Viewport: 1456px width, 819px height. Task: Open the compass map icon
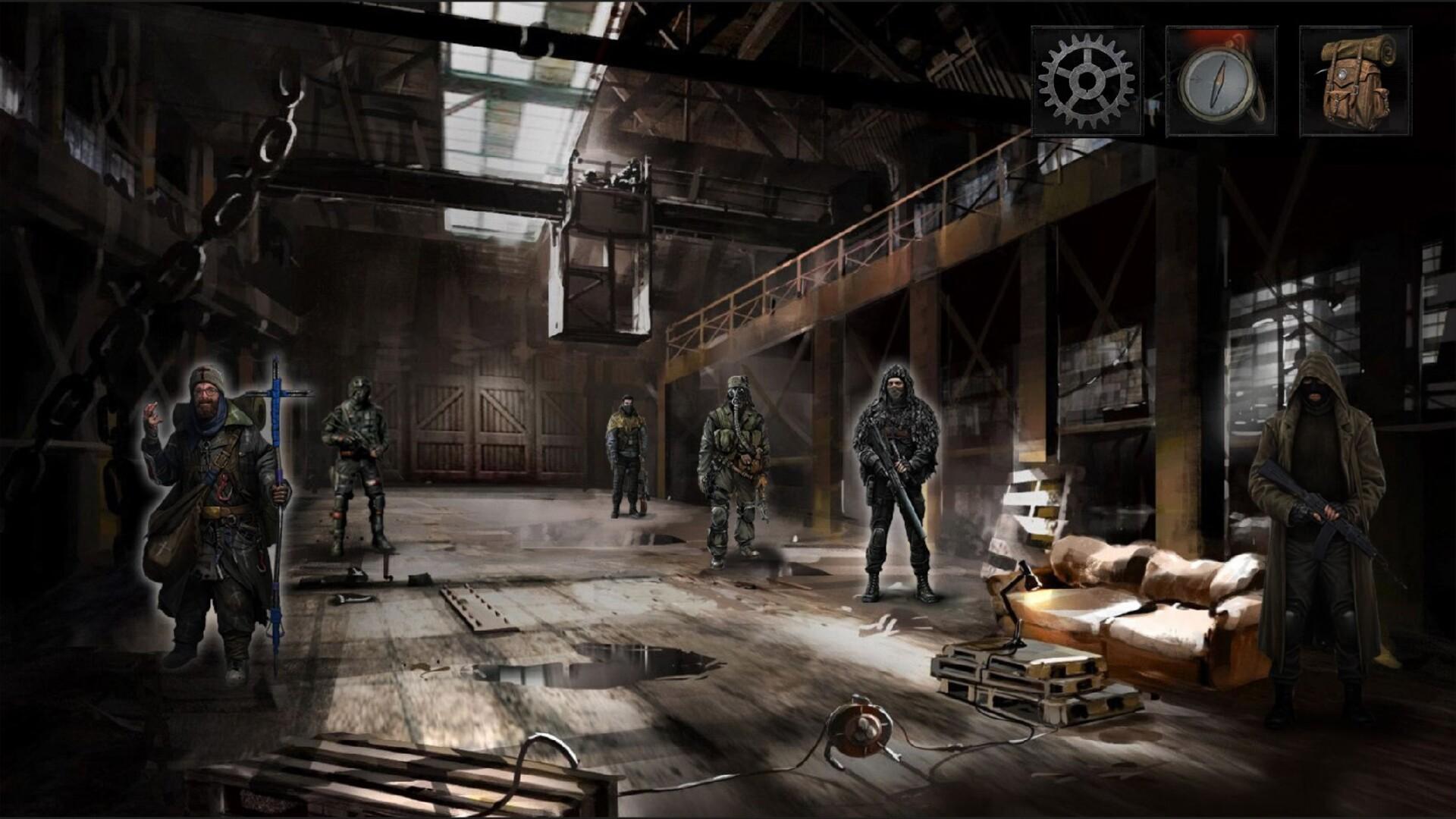click(1219, 80)
